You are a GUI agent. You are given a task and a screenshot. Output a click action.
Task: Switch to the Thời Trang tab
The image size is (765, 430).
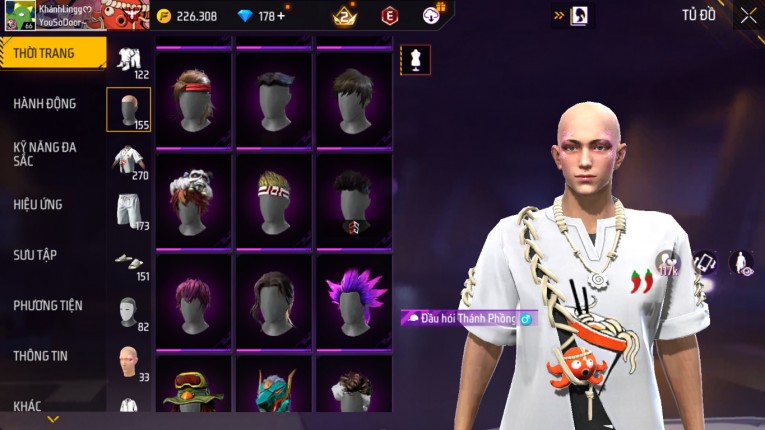52,53
